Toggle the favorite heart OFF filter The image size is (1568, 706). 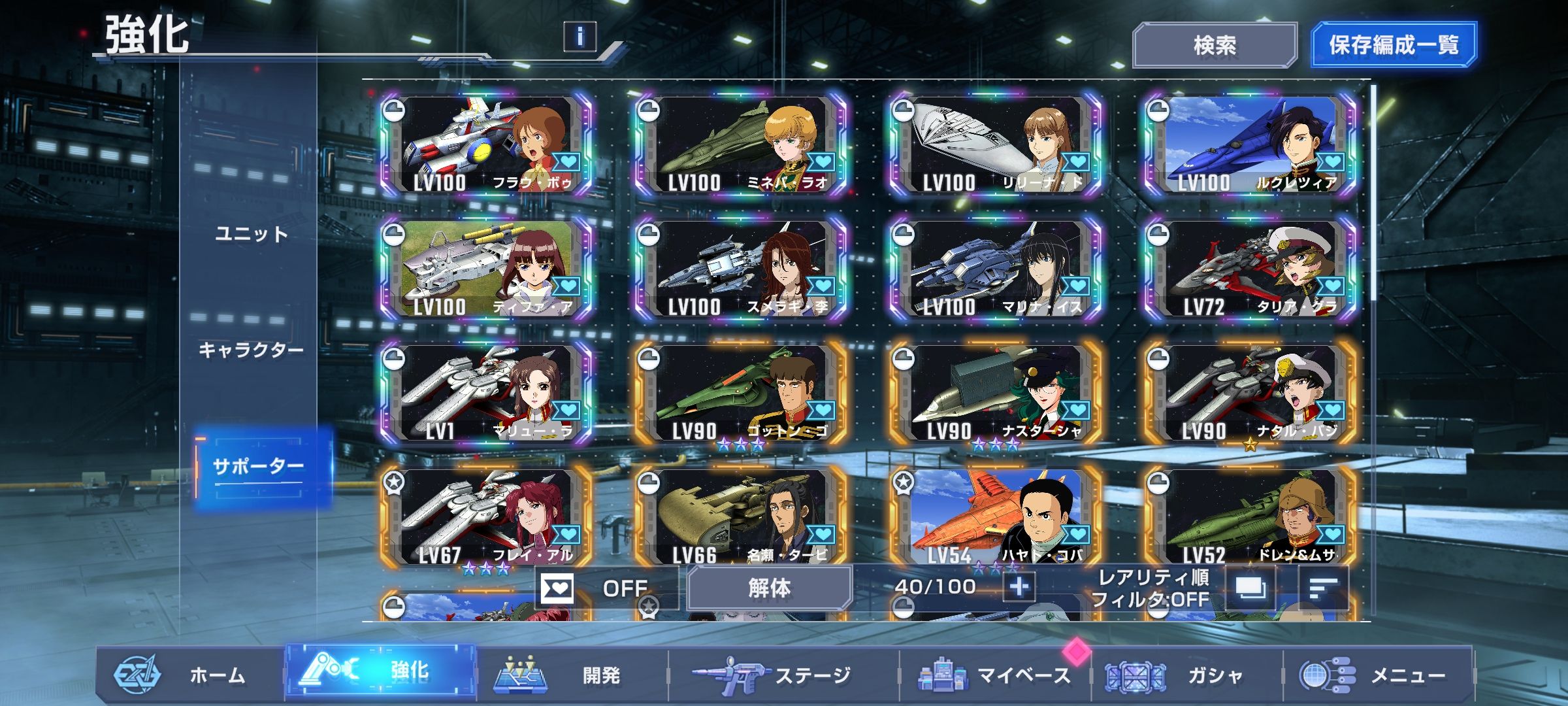604,588
